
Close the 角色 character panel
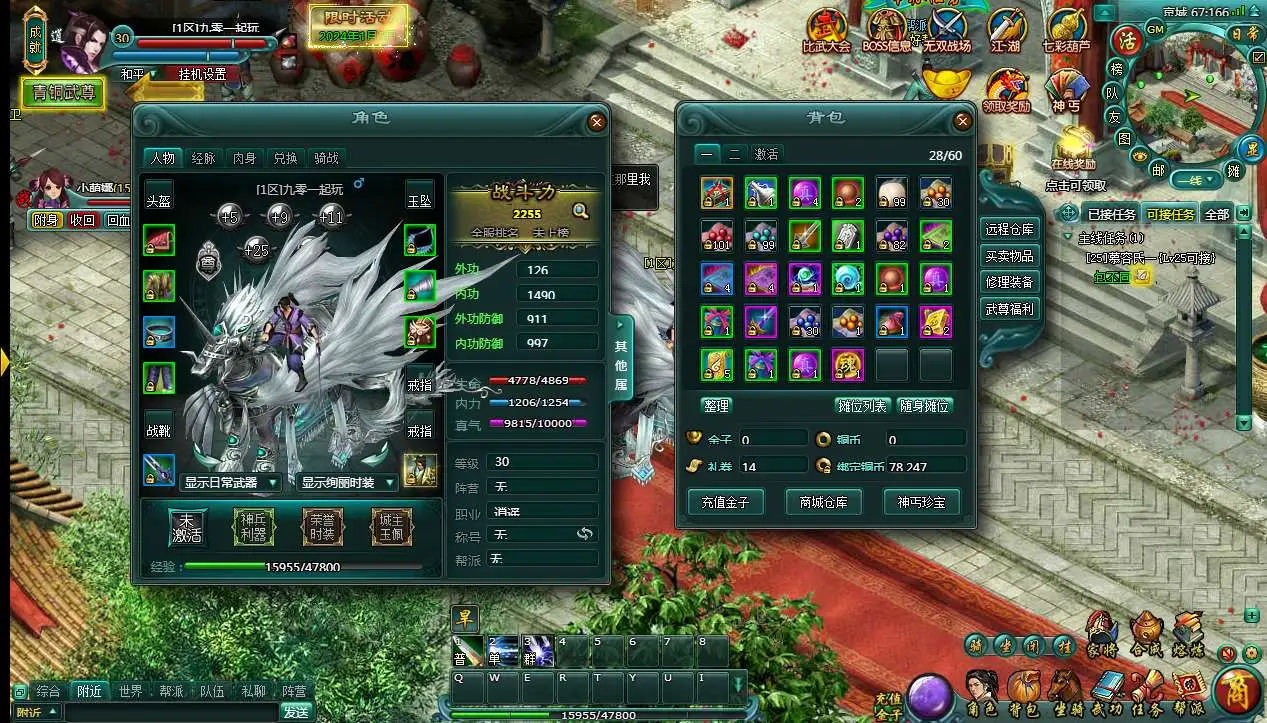click(597, 122)
